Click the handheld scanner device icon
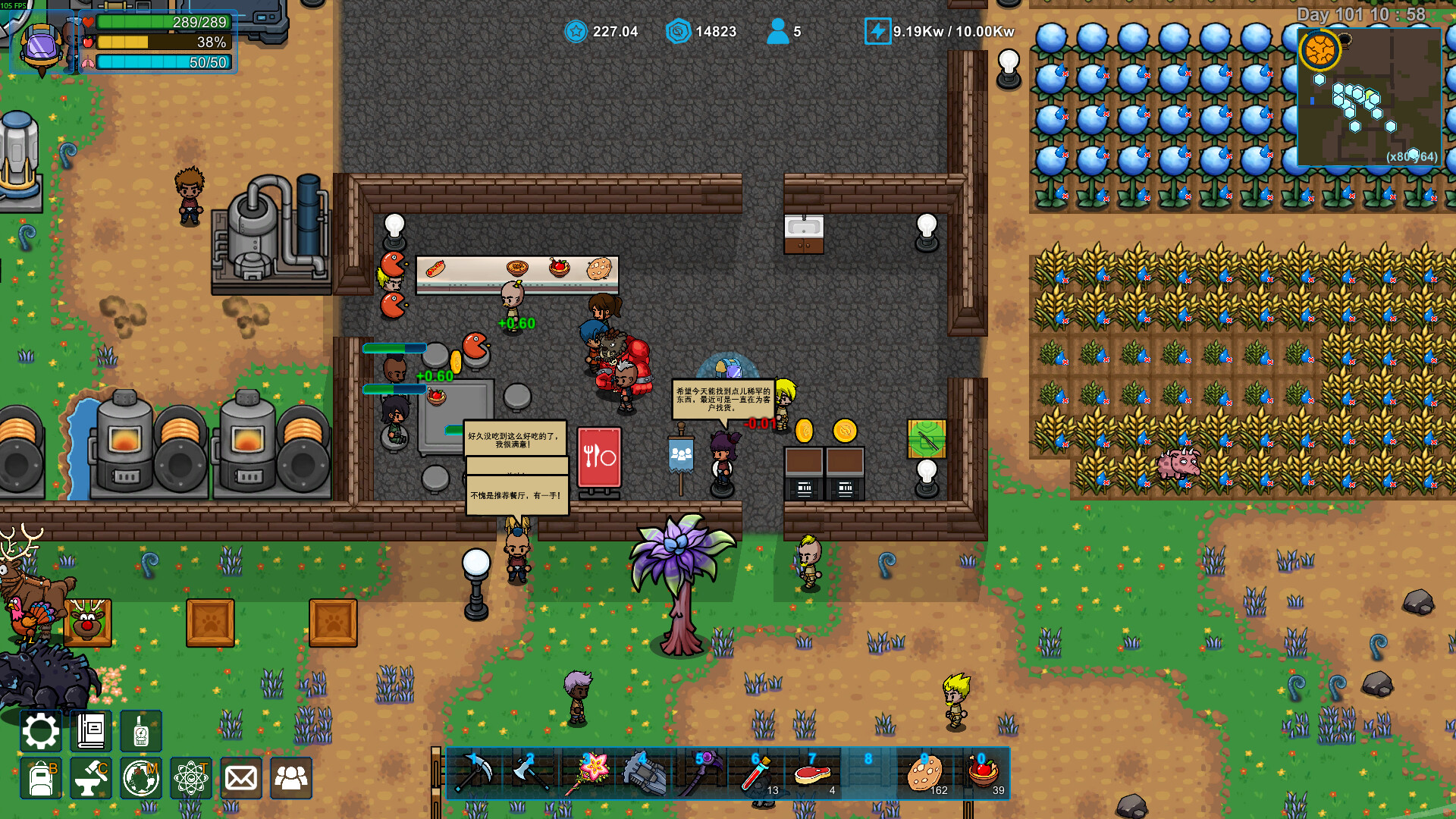The height and width of the screenshot is (819, 1456). pos(140,731)
